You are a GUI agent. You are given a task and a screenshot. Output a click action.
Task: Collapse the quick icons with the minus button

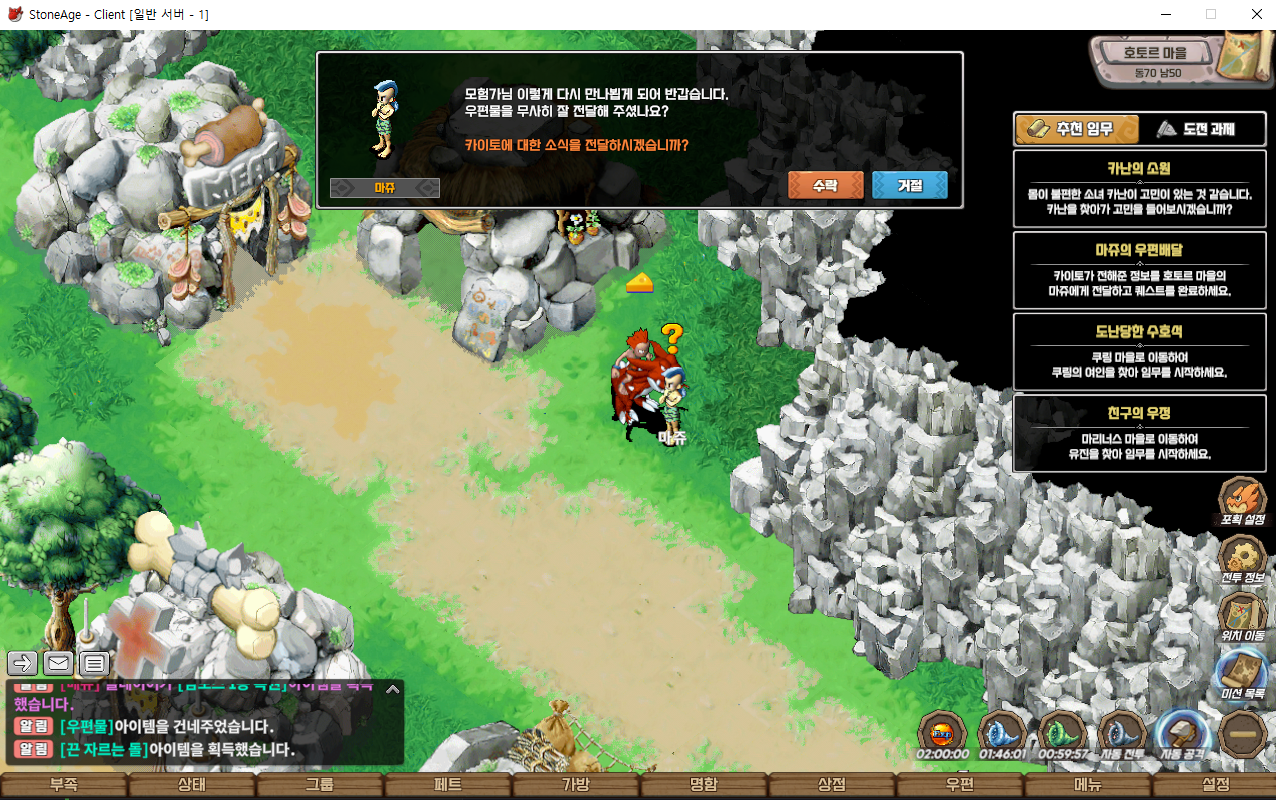(x=1243, y=734)
